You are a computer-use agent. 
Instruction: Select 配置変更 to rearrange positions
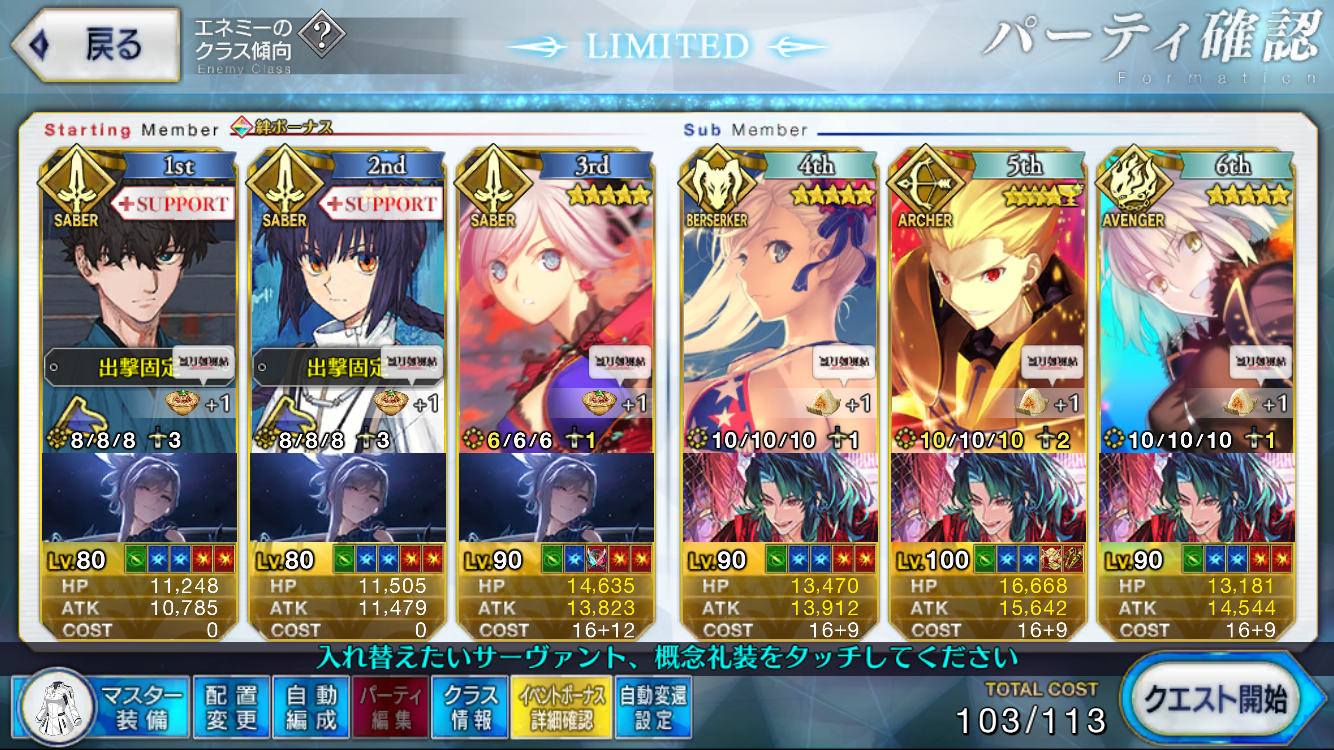click(232, 706)
